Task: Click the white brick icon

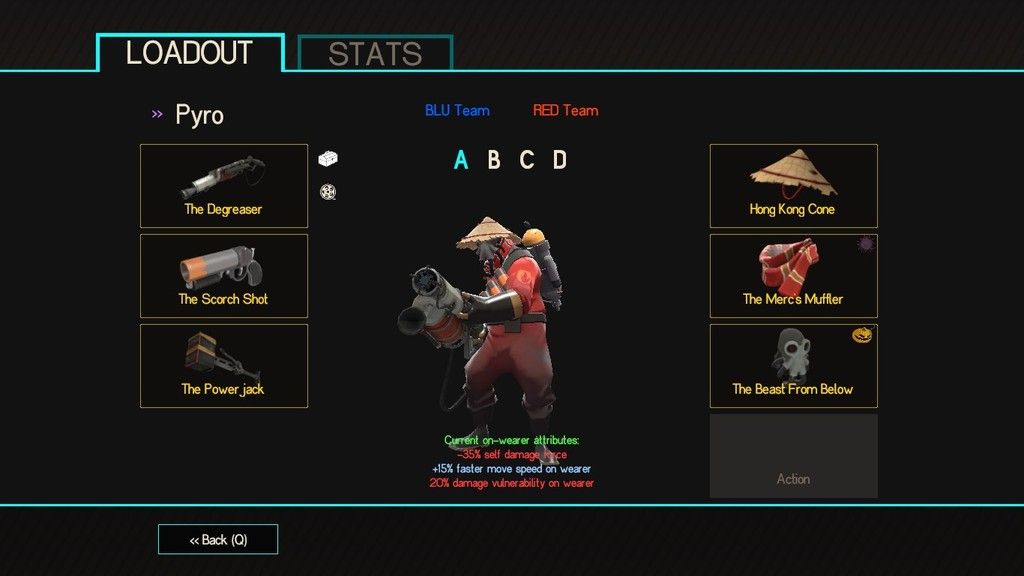Action: click(x=328, y=158)
